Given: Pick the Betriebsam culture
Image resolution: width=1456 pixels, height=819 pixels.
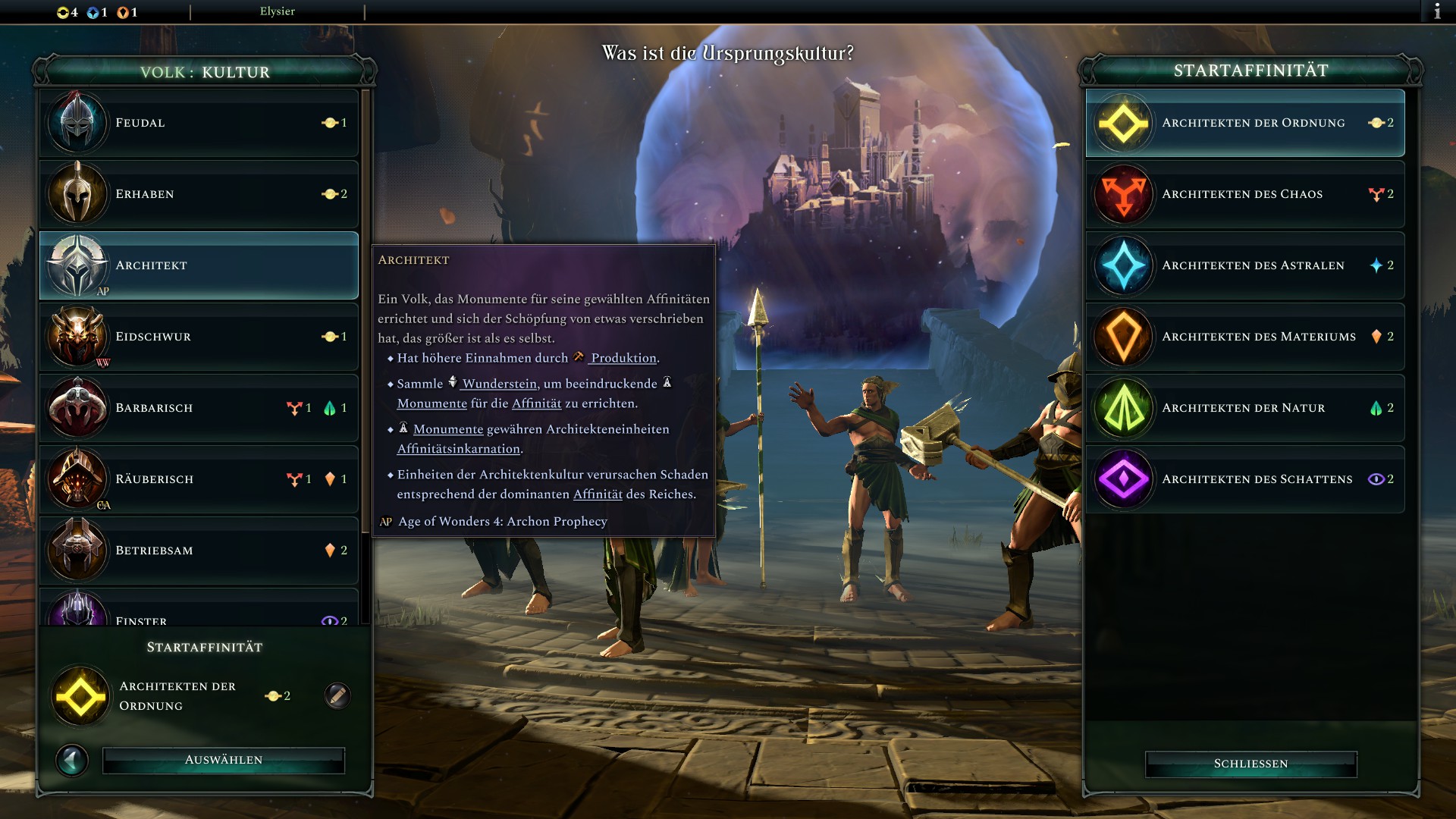Looking at the screenshot, I should 199,551.
